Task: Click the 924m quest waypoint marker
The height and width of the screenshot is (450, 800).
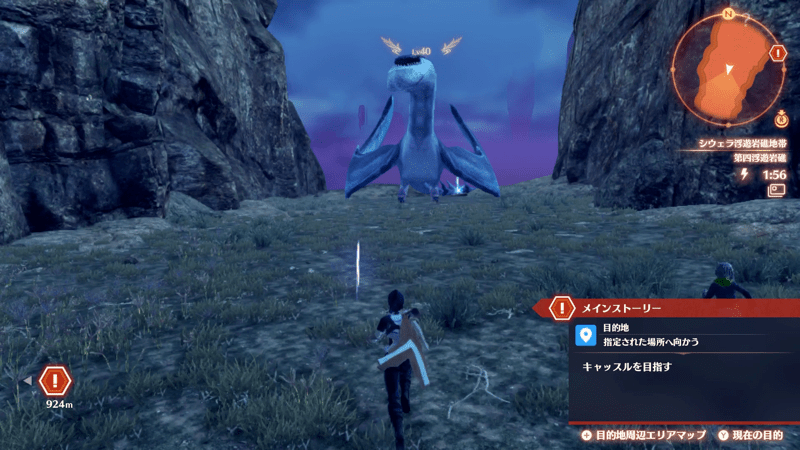Action: pos(57,381)
